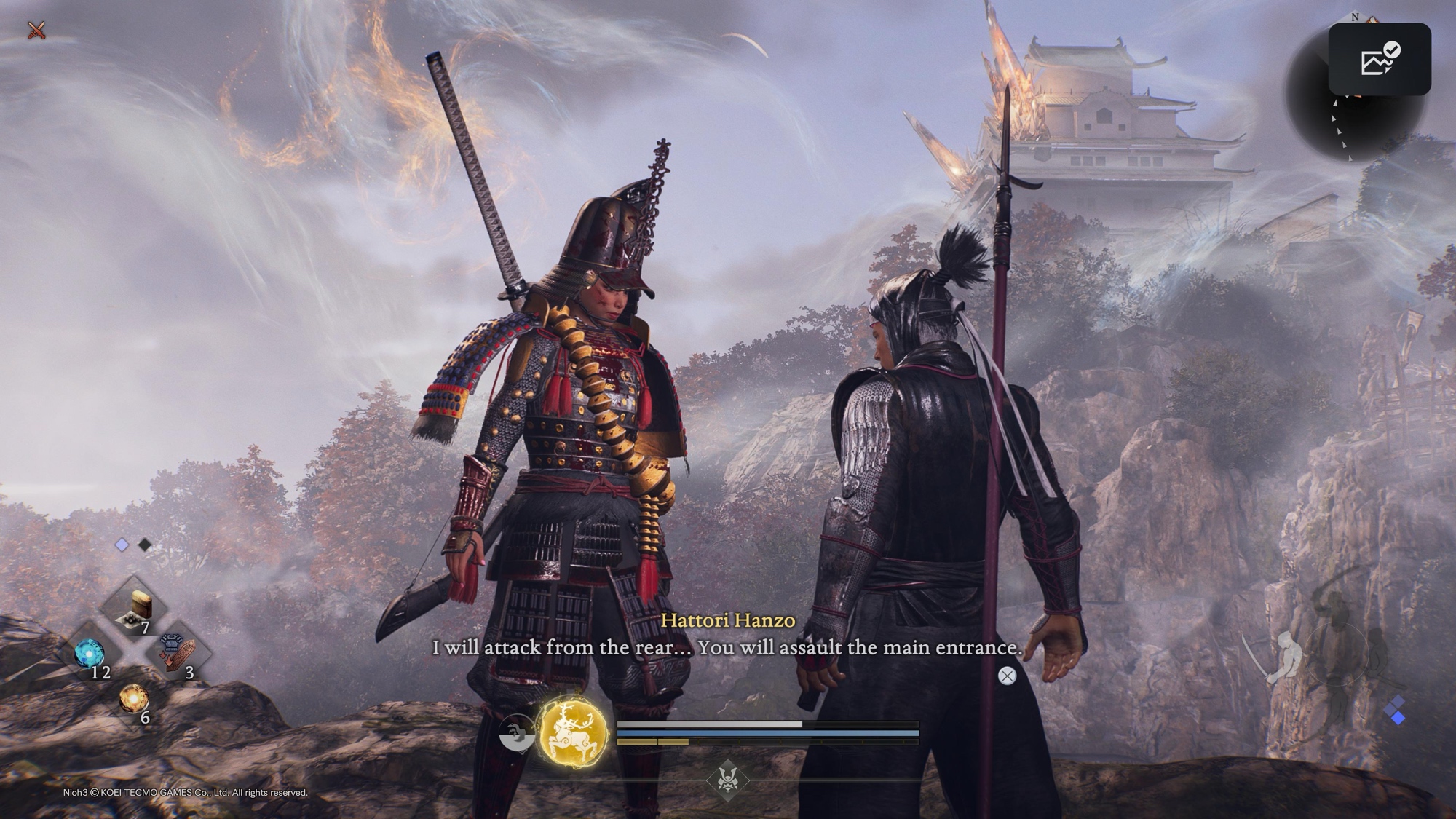Image resolution: width=1456 pixels, height=819 pixels.
Task: Select the samurai helmet style icon
Action: [x=727, y=779]
